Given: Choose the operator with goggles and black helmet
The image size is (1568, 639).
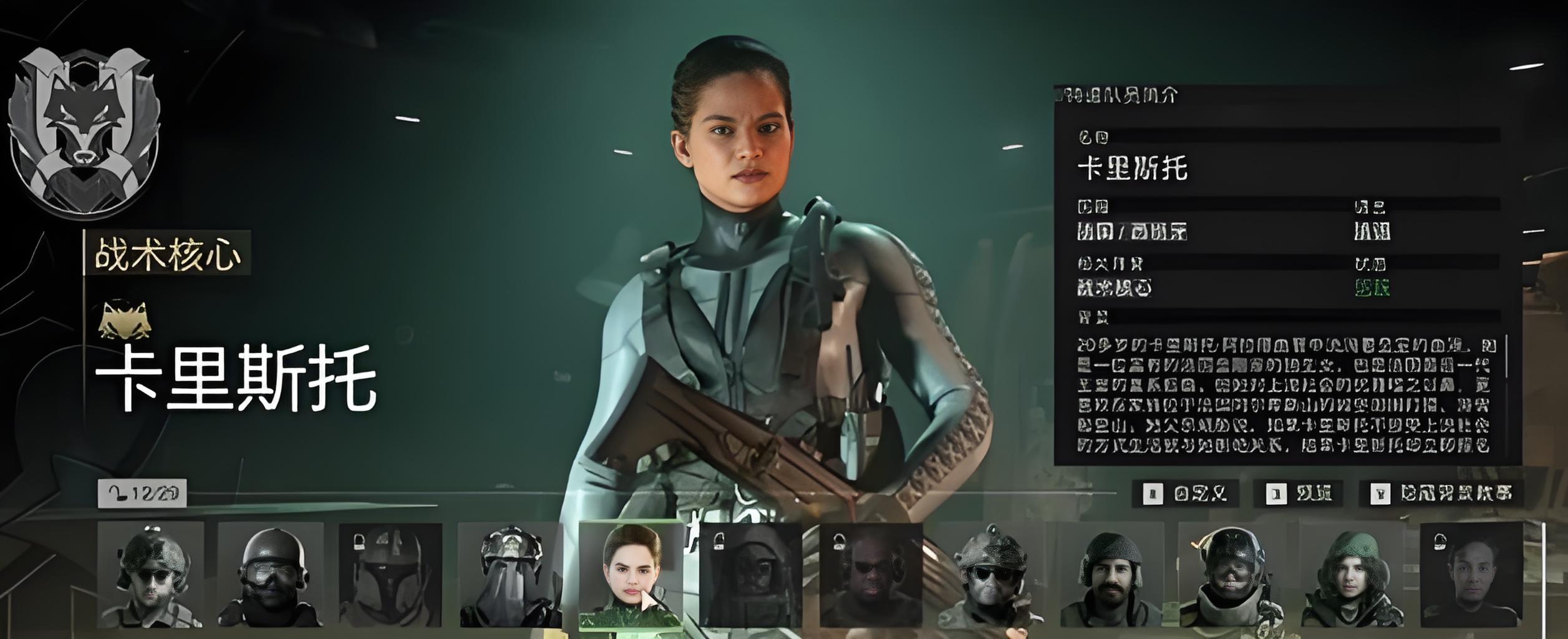Looking at the screenshot, I should [x=271, y=575].
